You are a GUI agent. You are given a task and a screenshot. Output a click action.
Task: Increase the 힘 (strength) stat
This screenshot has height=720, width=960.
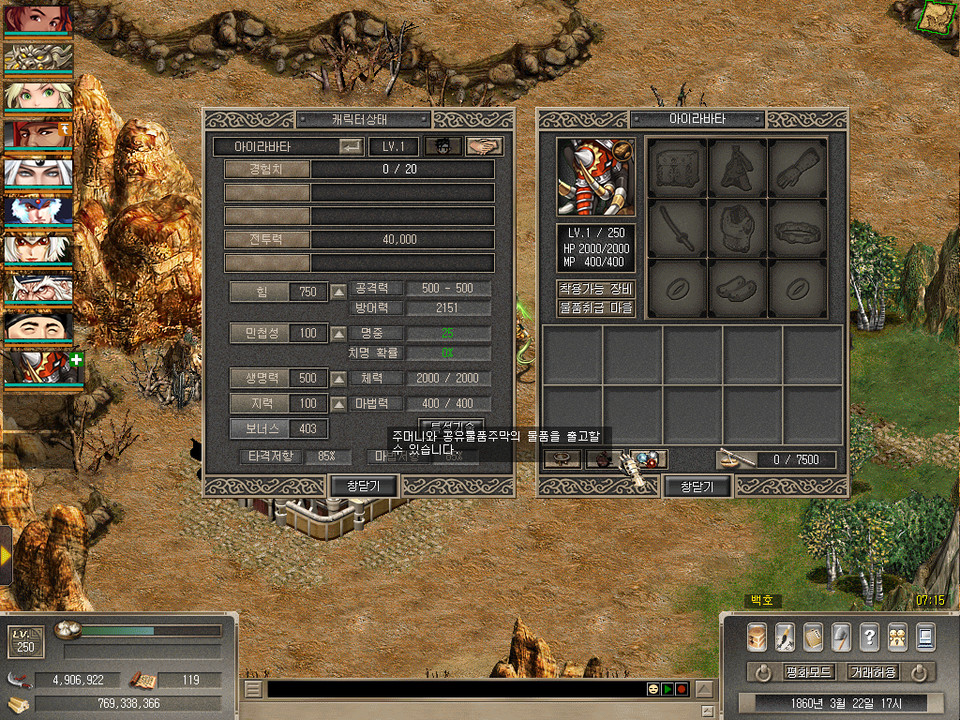[339, 292]
